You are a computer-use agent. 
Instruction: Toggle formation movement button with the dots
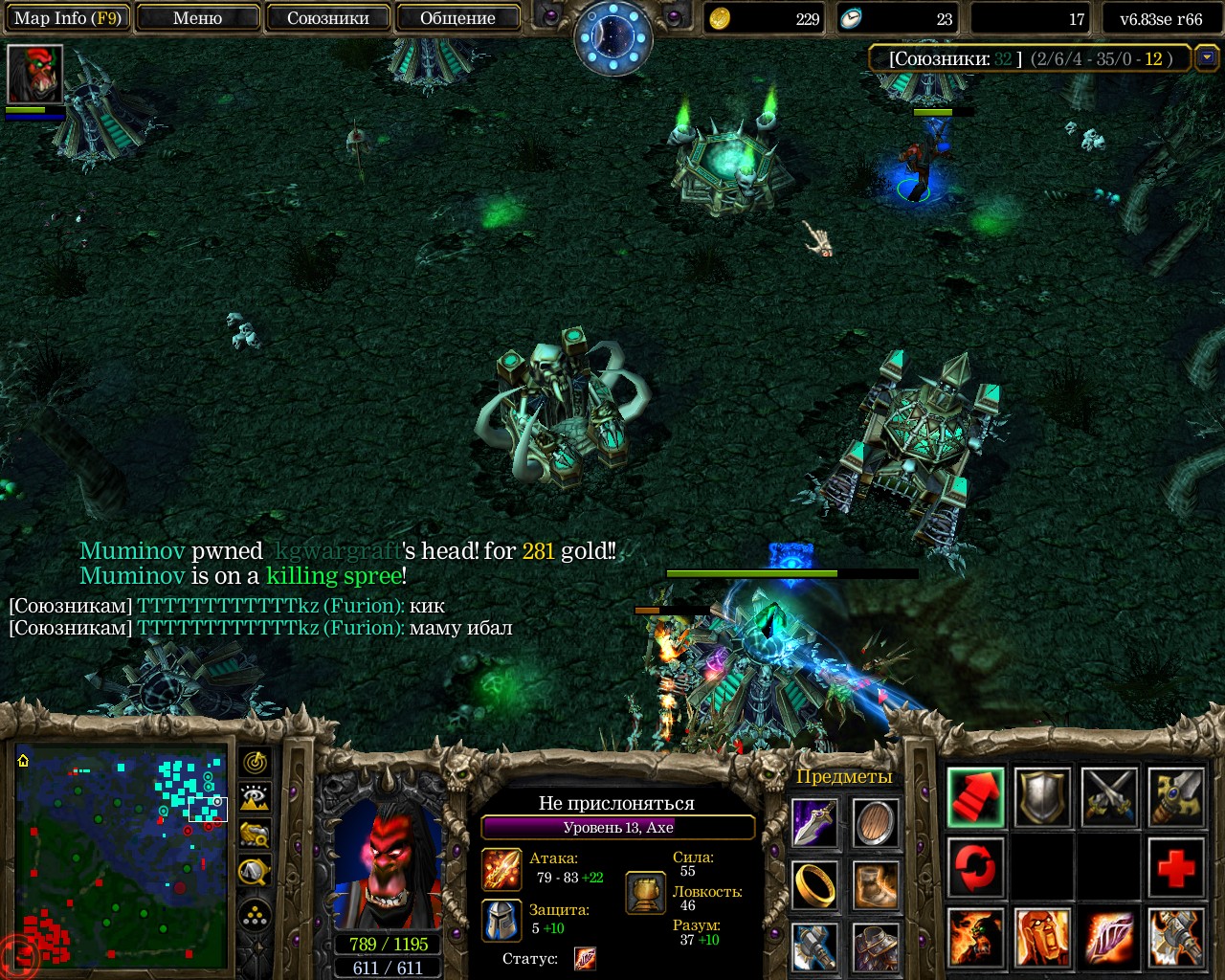pos(255,916)
